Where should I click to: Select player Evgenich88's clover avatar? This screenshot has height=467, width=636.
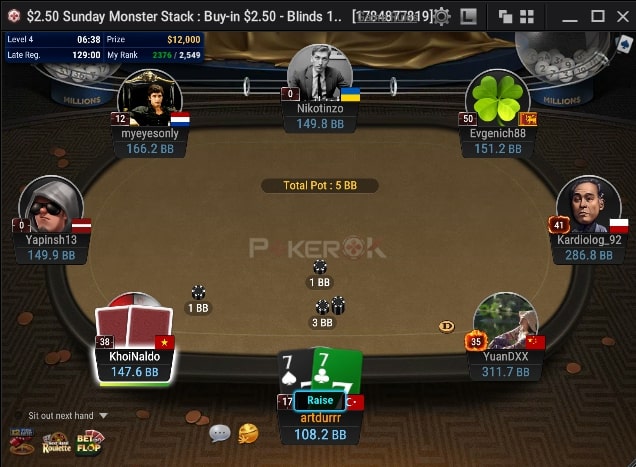(497, 98)
